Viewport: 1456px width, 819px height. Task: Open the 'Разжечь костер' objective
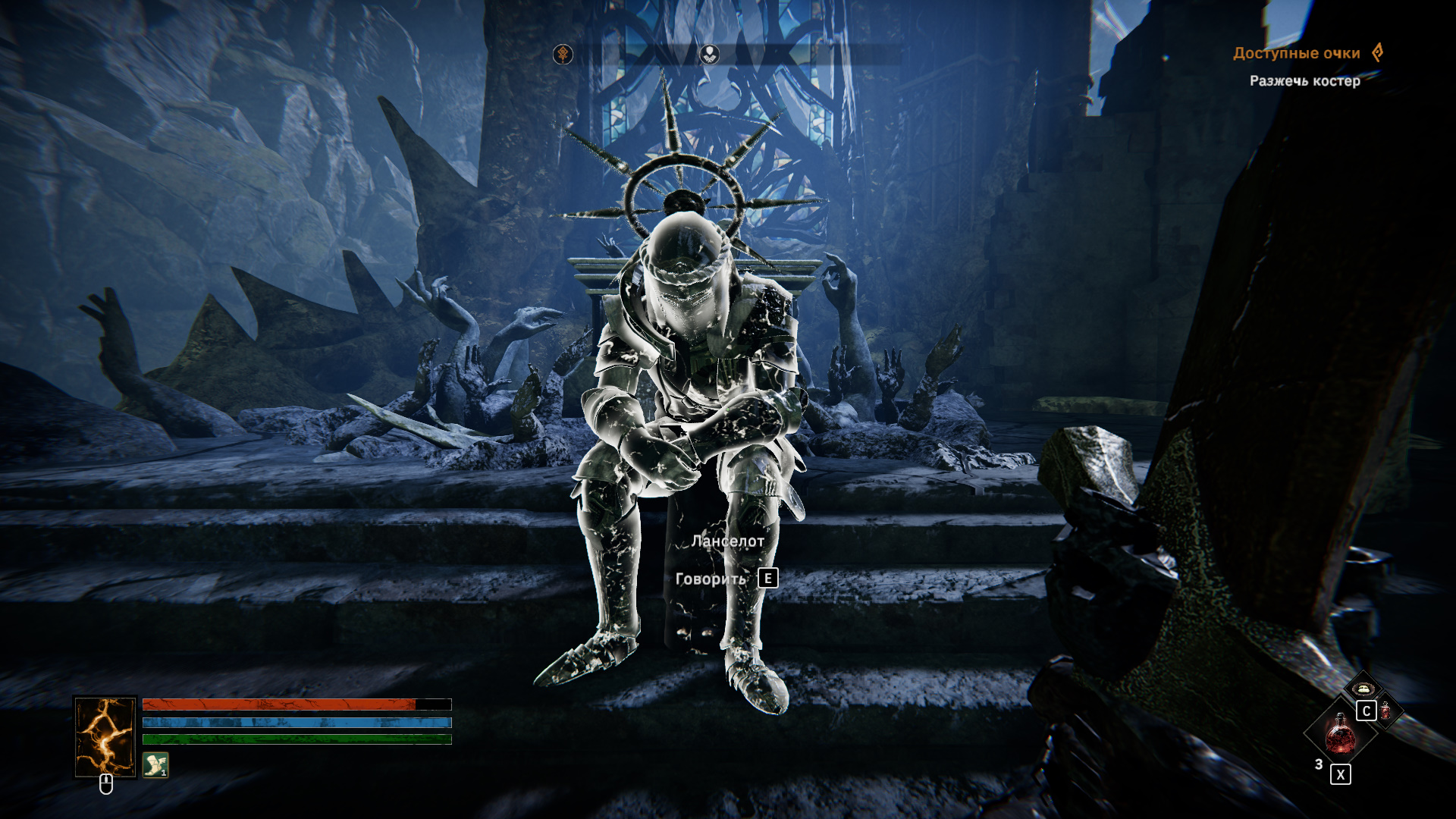pyautogui.click(x=1304, y=80)
